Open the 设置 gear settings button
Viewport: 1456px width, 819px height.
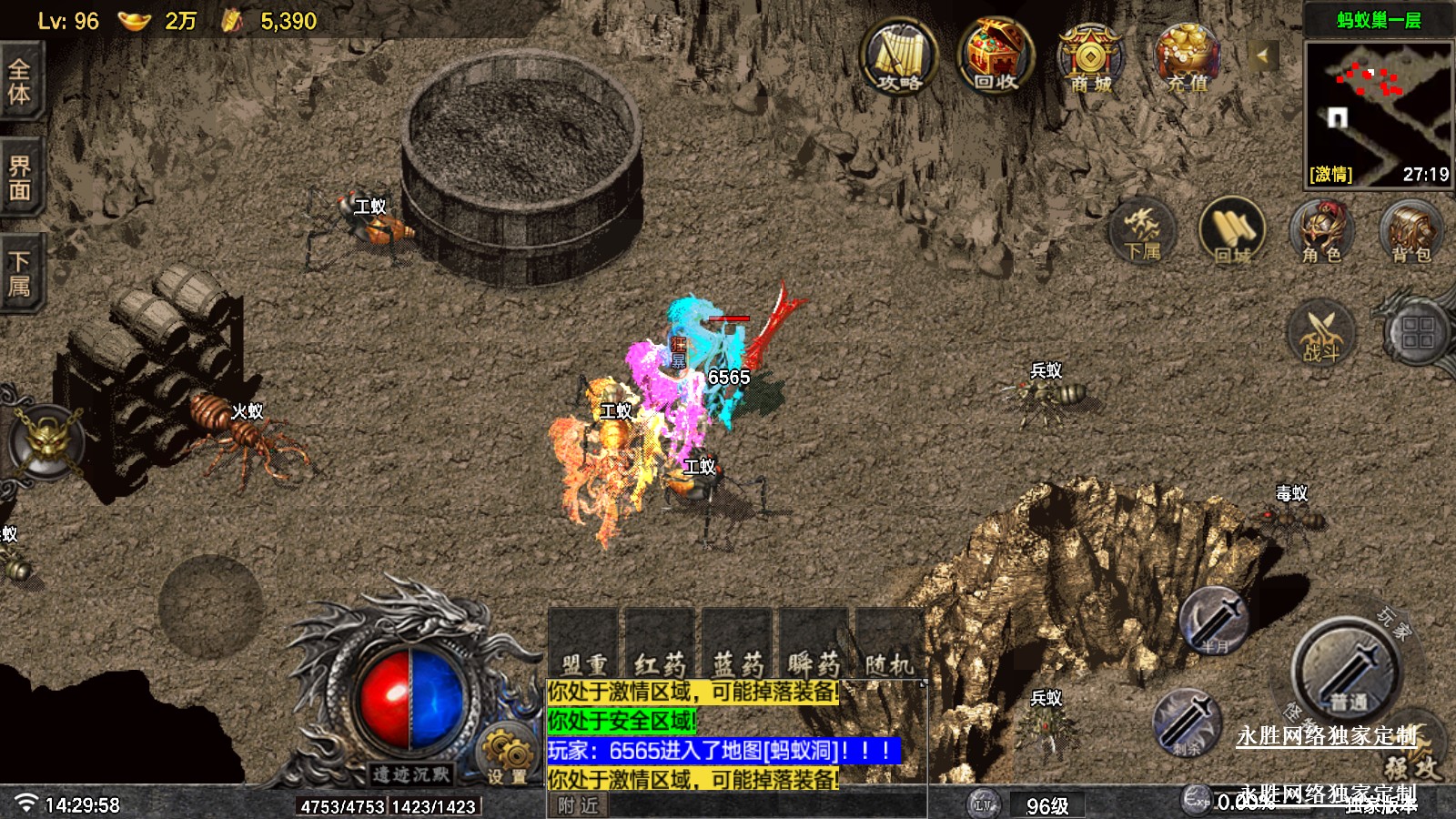tap(506, 755)
